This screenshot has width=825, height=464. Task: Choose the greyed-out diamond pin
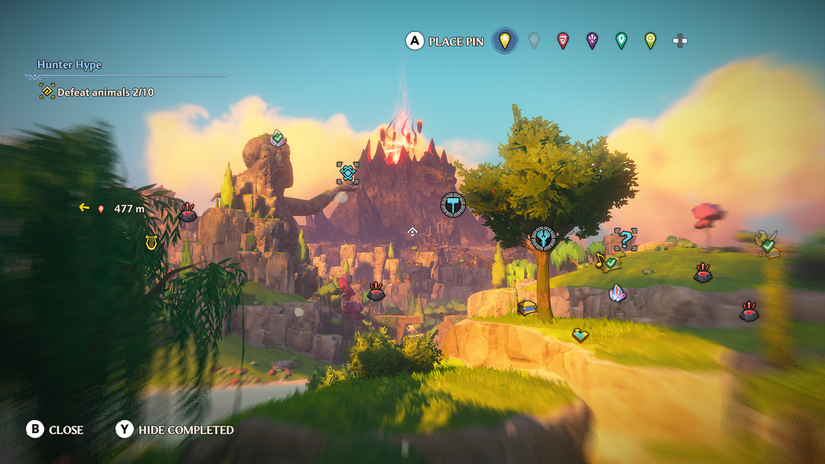point(534,41)
